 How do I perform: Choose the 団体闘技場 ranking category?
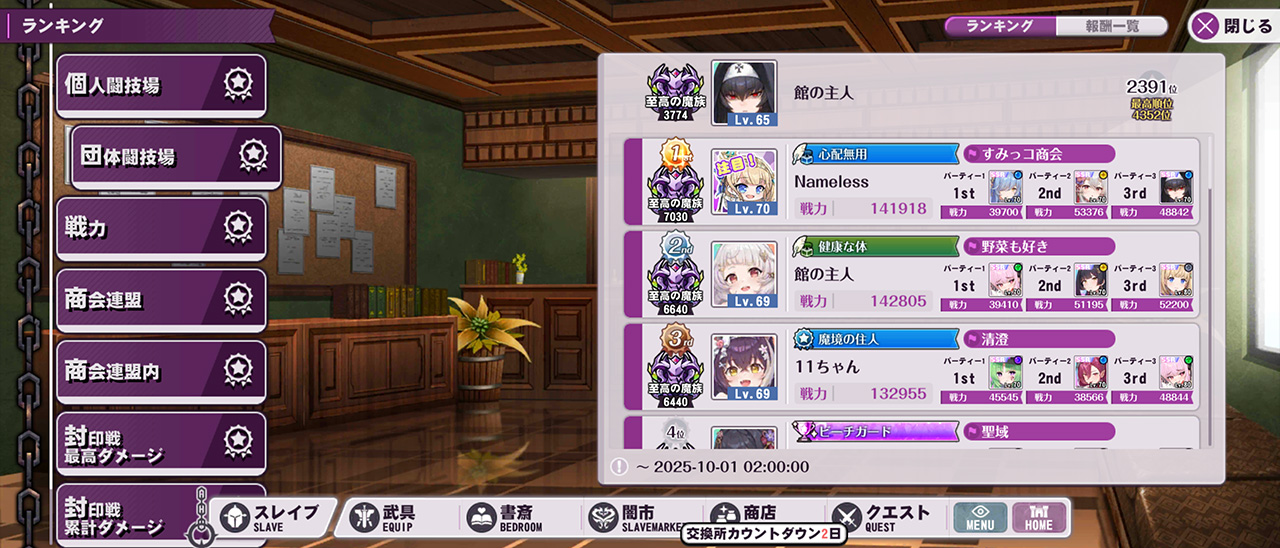tap(175, 157)
